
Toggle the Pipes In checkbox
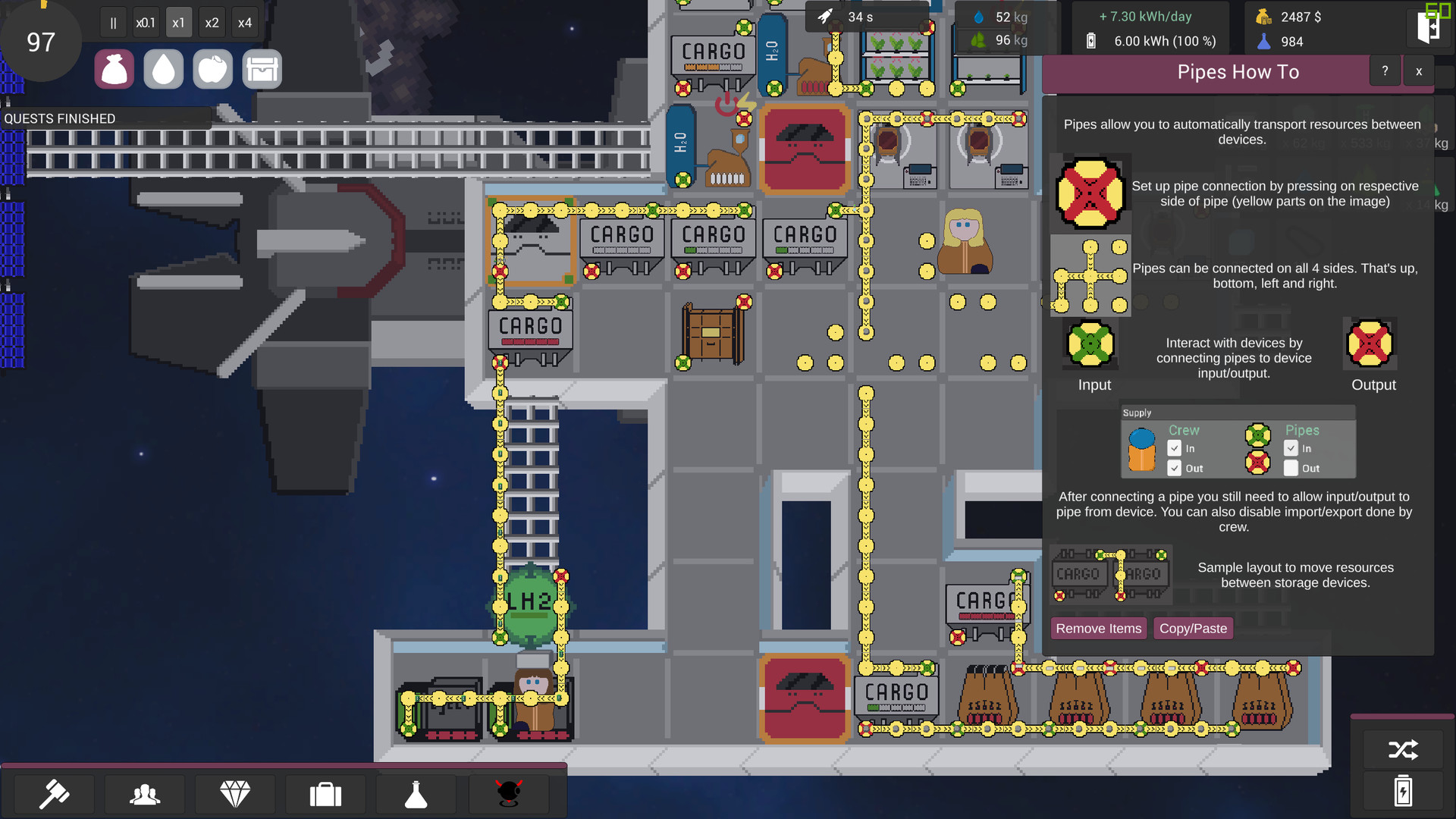point(1290,448)
